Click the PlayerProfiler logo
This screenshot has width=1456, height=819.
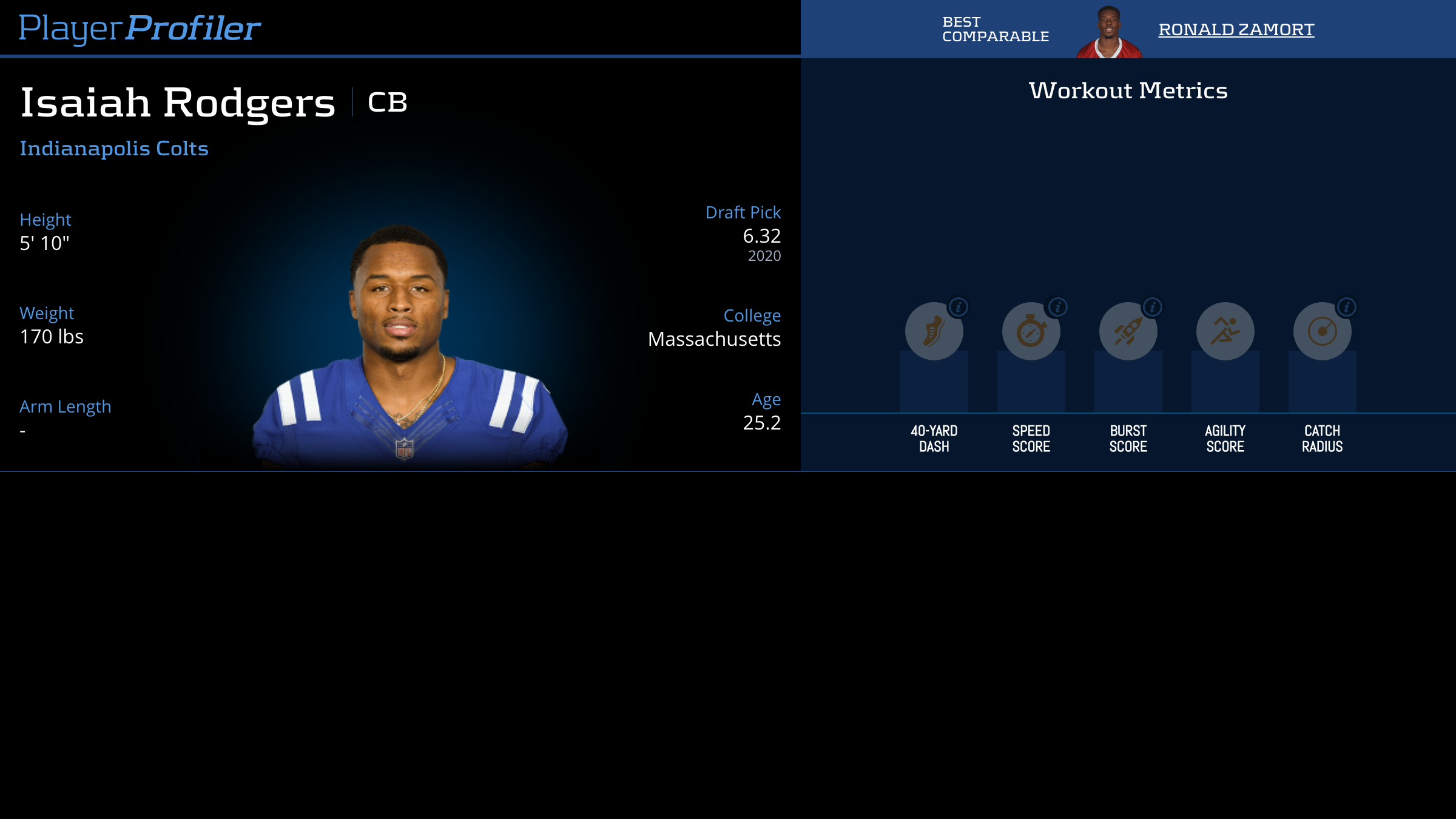pos(140,27)
